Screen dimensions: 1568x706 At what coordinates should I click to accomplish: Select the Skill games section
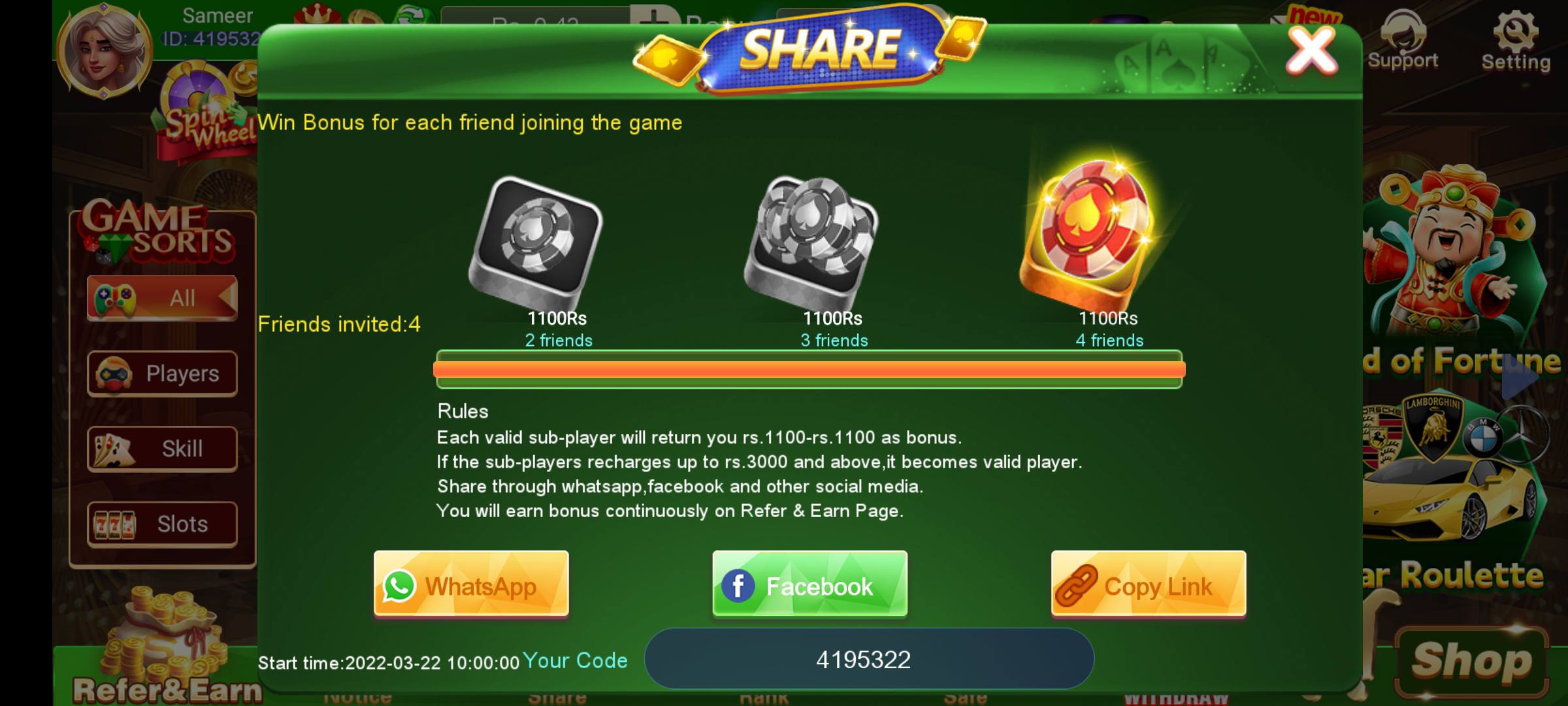tap(161, 448)
